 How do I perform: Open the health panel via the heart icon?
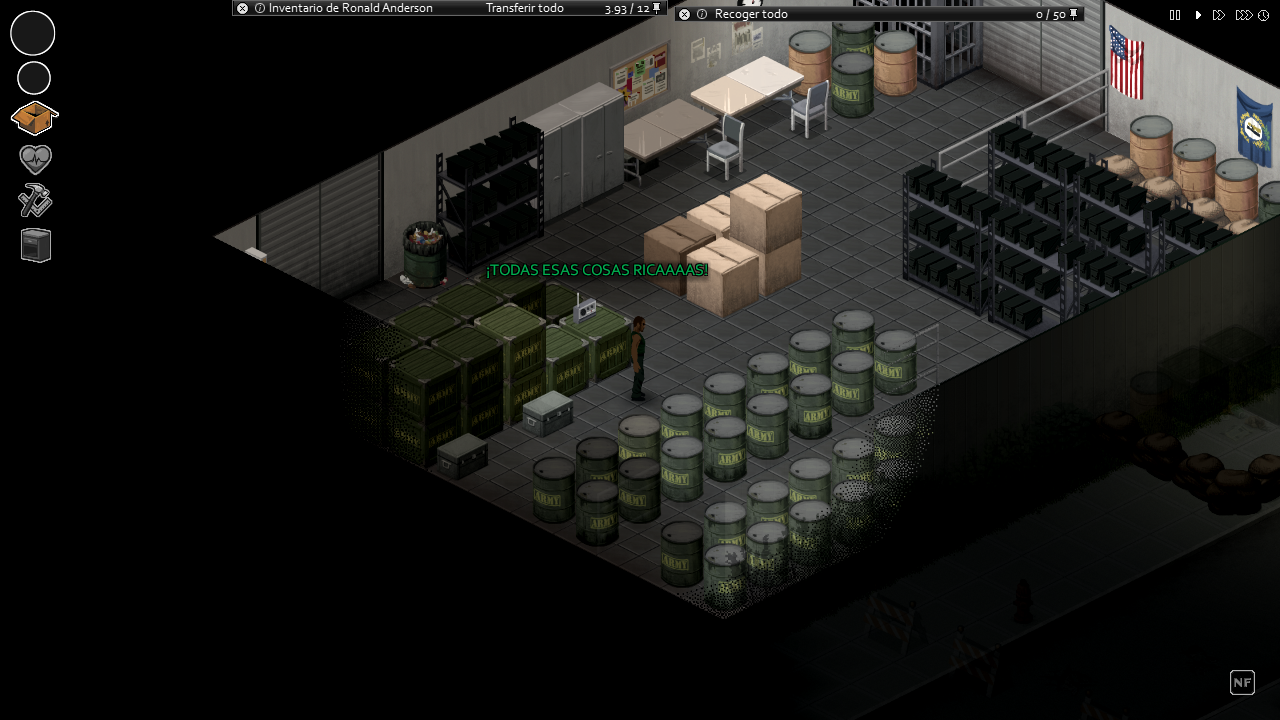(x=33, y=158)
